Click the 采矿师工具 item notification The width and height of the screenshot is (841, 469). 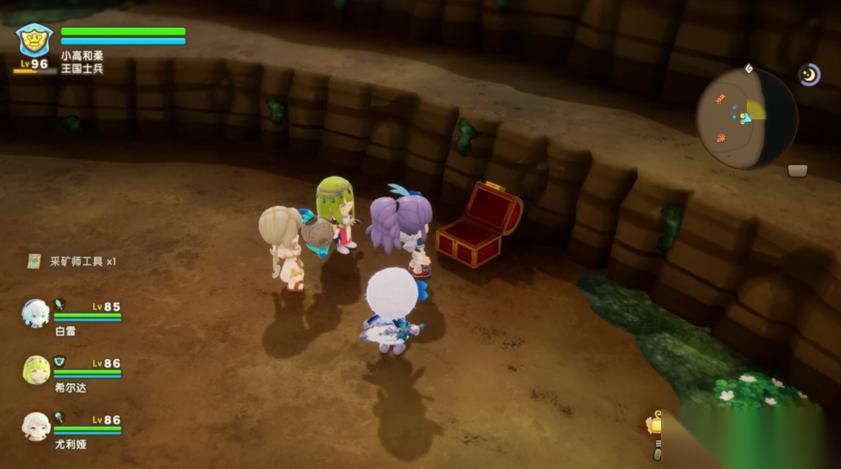pyautogui.click(x=72, y=261)
